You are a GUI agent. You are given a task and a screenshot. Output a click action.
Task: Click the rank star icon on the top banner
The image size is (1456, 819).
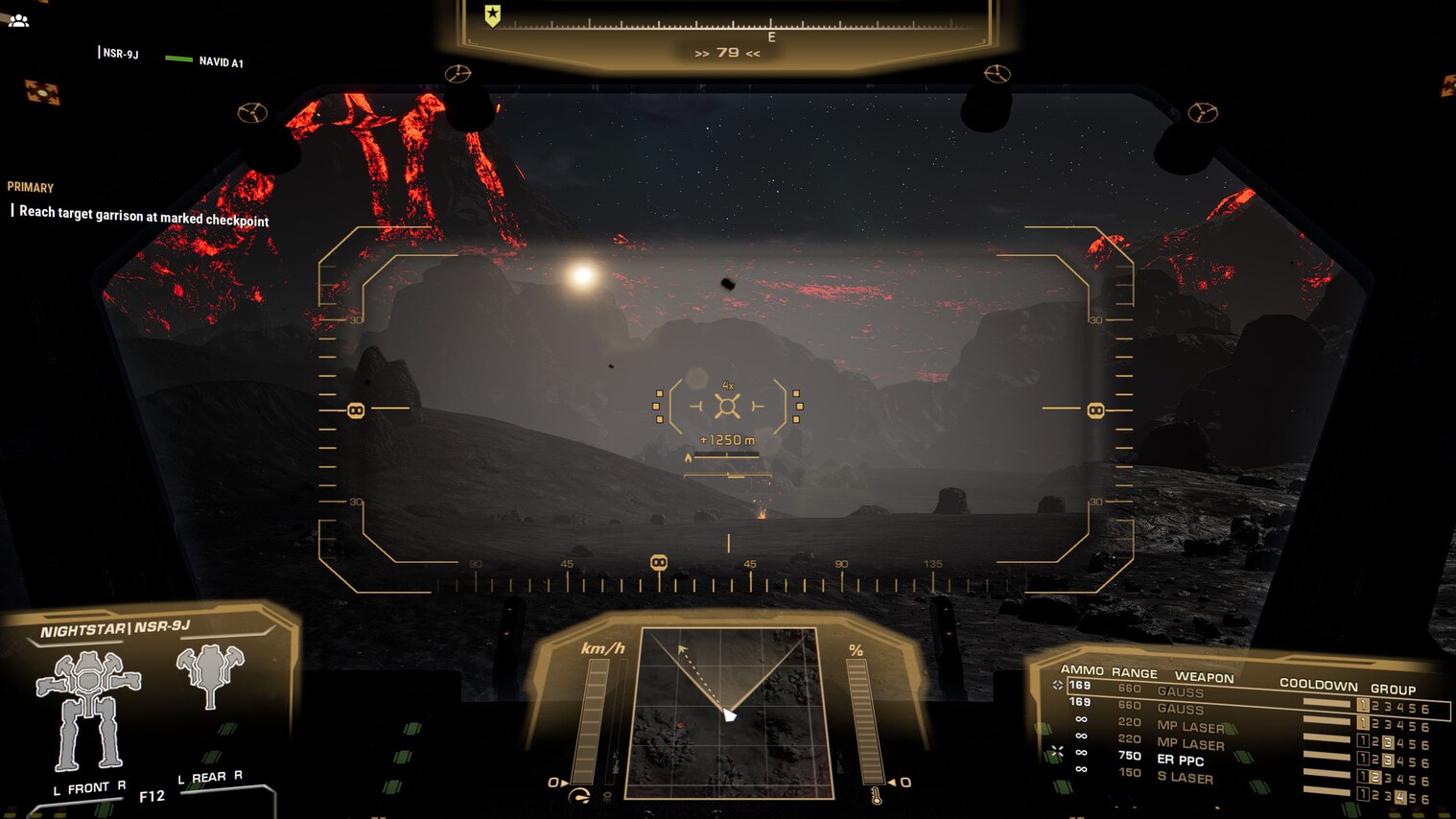(491, 14)
